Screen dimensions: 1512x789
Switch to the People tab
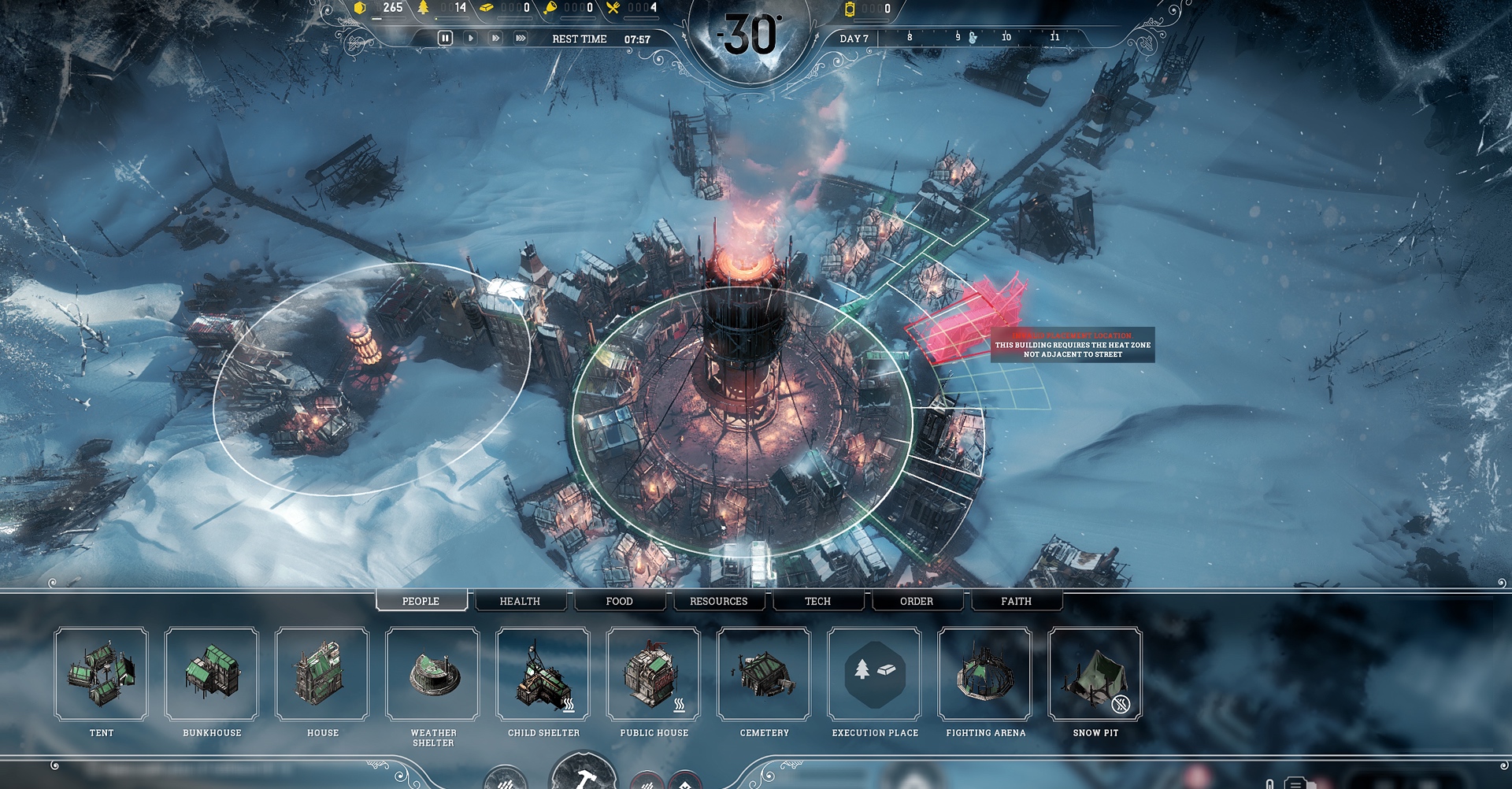point(421,601)
